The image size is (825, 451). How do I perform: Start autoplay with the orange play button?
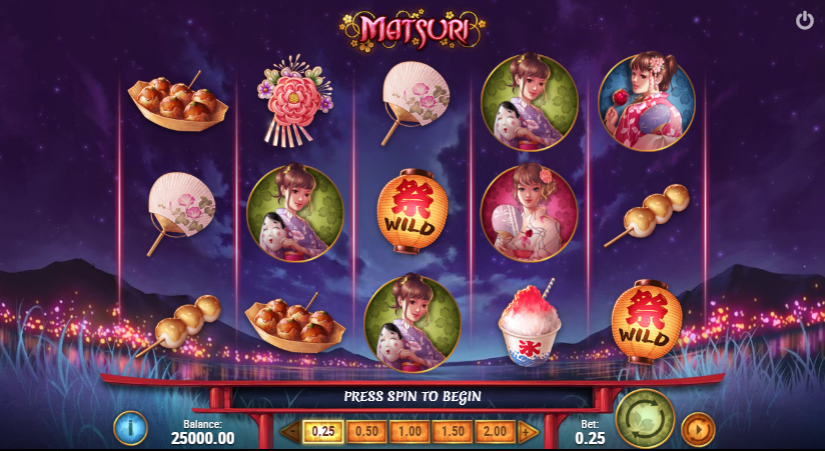(x=697, y=429)
